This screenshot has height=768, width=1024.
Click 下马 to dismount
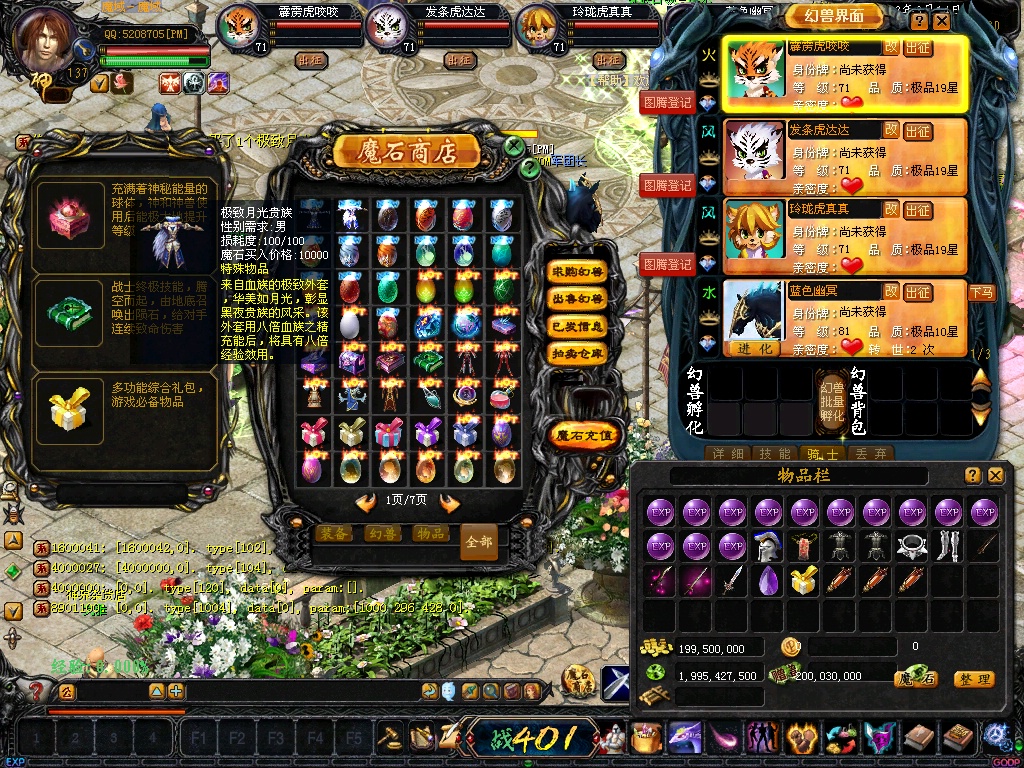point(981,292)
